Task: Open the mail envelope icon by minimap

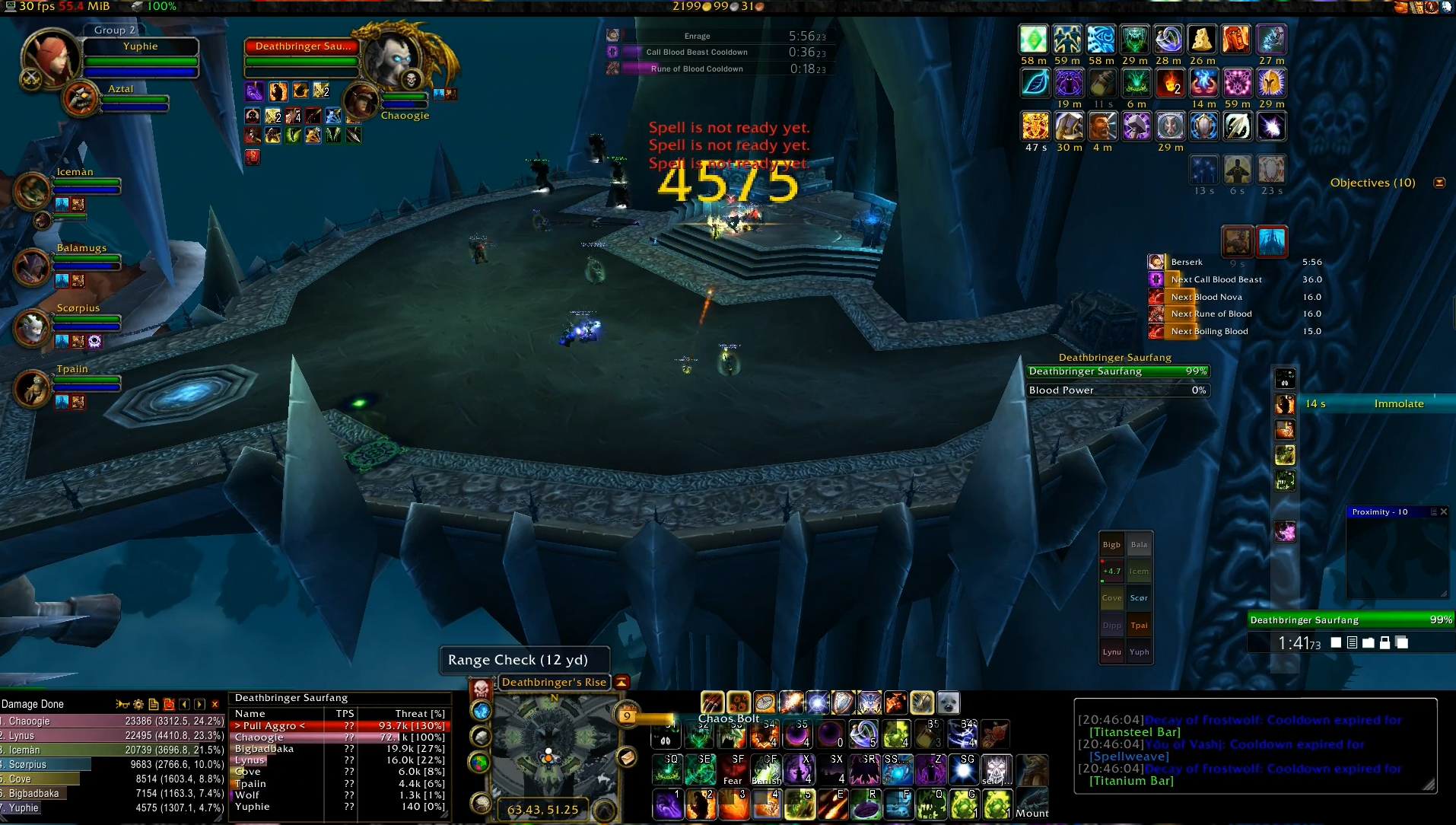Action: tap(626, 757)
